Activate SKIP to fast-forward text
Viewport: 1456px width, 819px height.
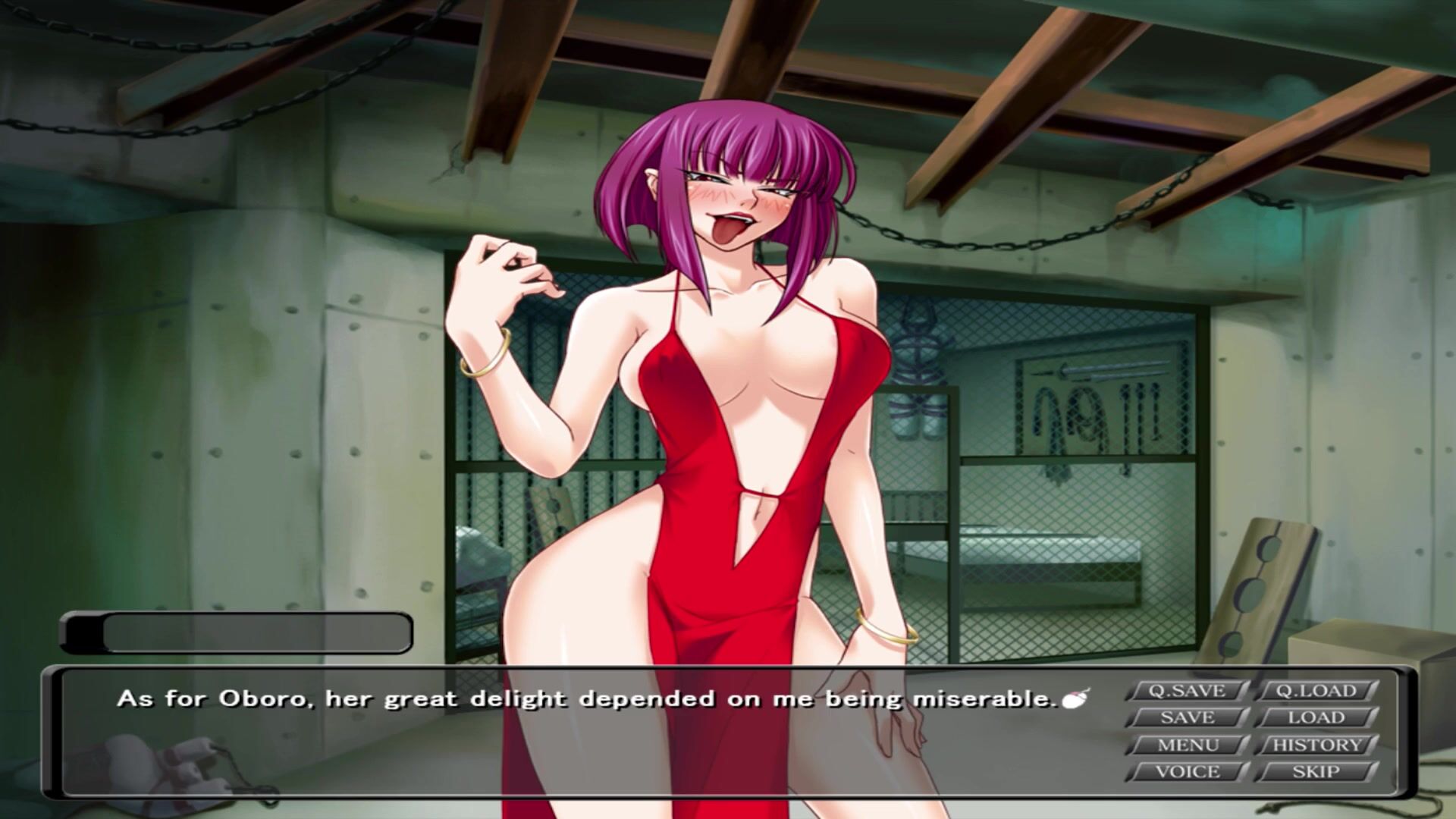1316,772
